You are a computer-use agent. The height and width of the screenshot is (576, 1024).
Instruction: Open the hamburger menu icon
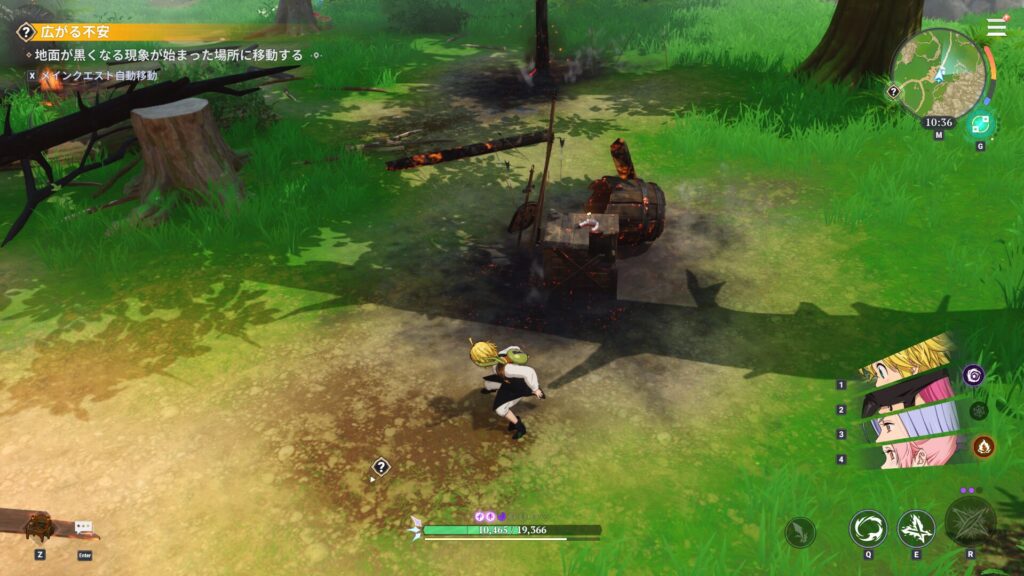pos(996,28)
